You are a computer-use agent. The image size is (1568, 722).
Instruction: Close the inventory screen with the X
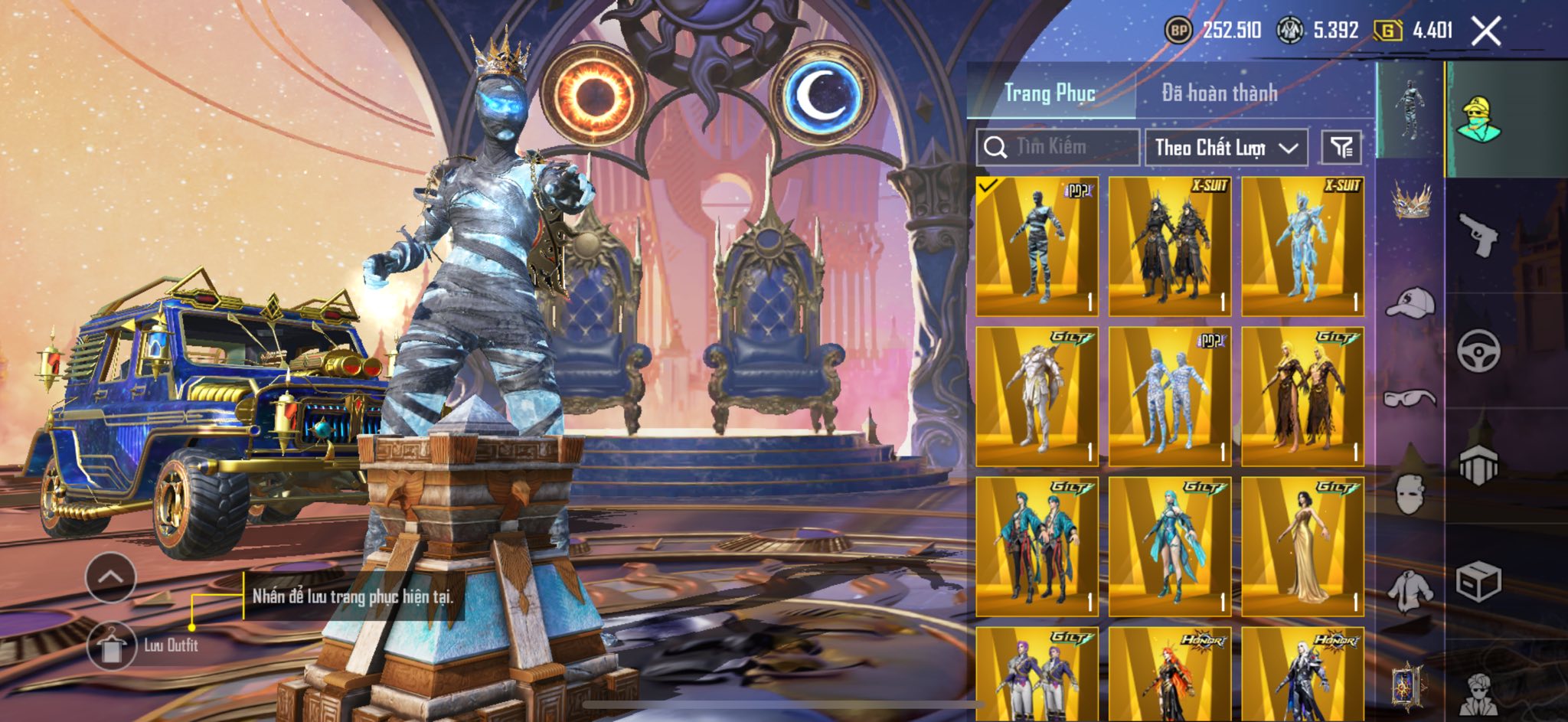[1486, 31]
